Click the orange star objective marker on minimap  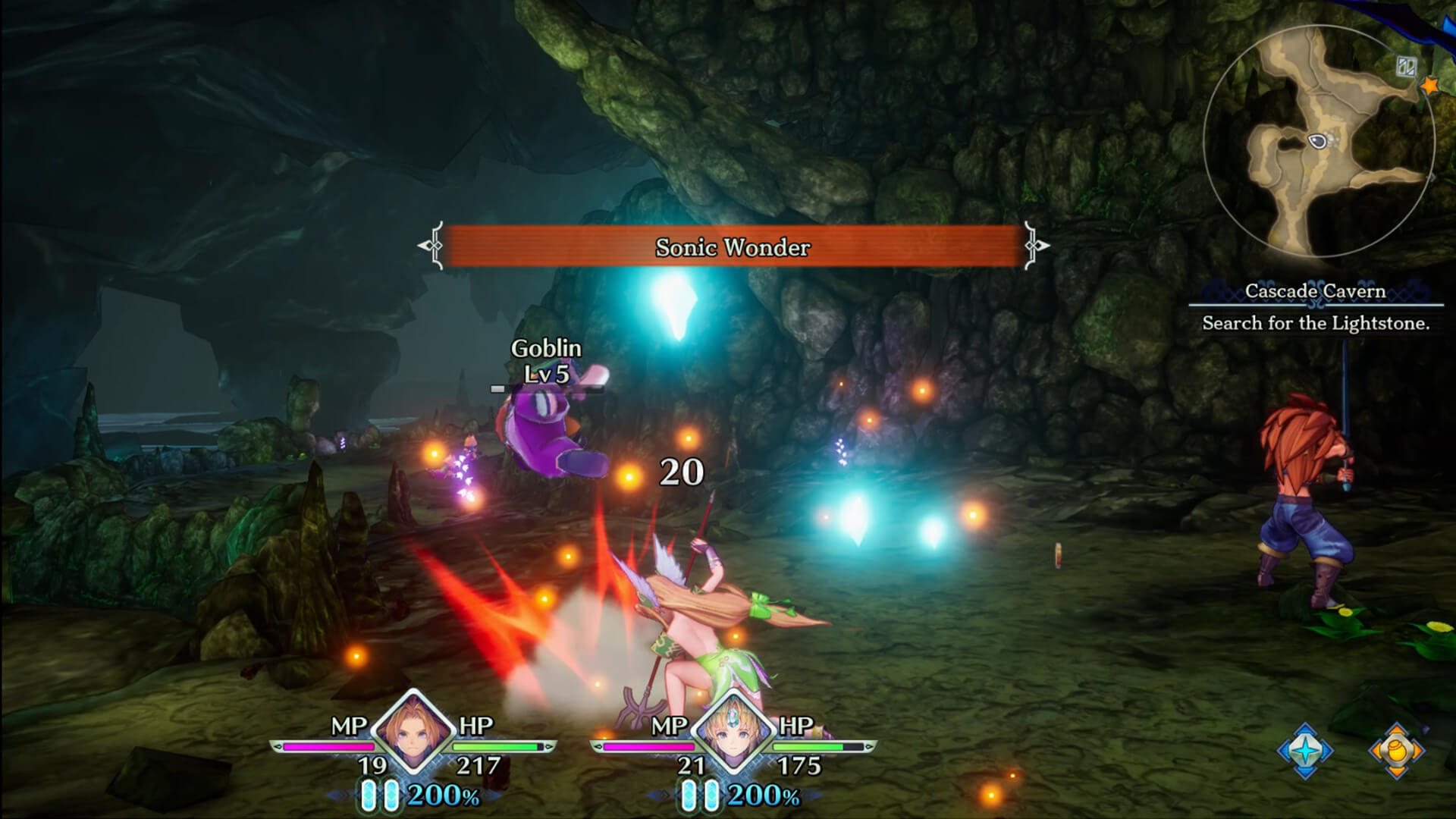tap(1429, 86)
